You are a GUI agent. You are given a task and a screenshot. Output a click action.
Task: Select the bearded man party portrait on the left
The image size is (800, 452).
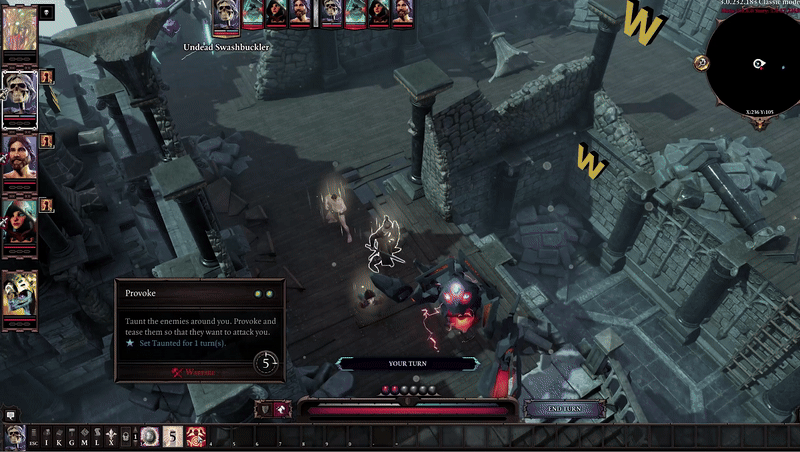[x=19, y=156]
